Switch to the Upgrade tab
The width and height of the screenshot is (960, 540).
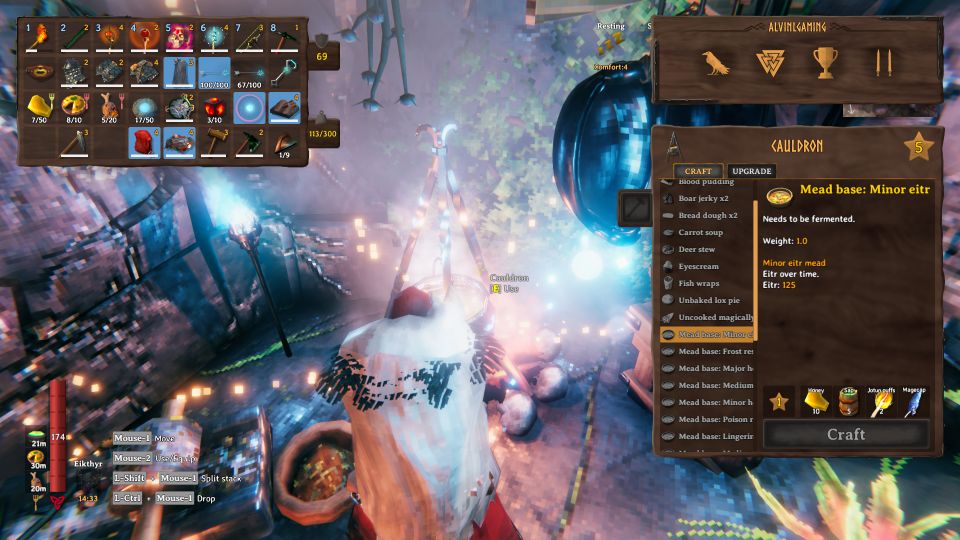coord(751,171)
